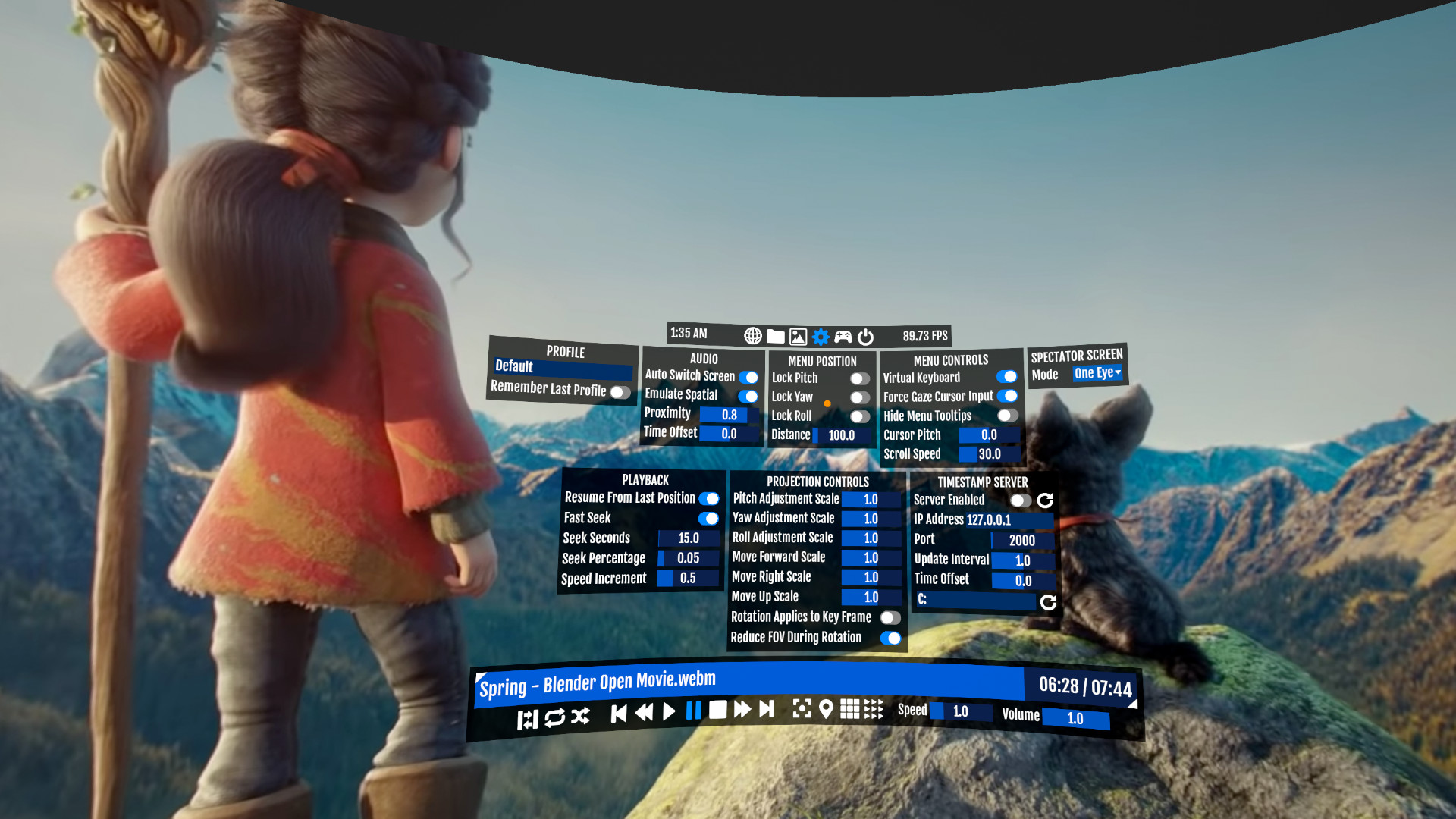
Task: Open controller bindings via the gamepad icon
Action: (843, 336)
